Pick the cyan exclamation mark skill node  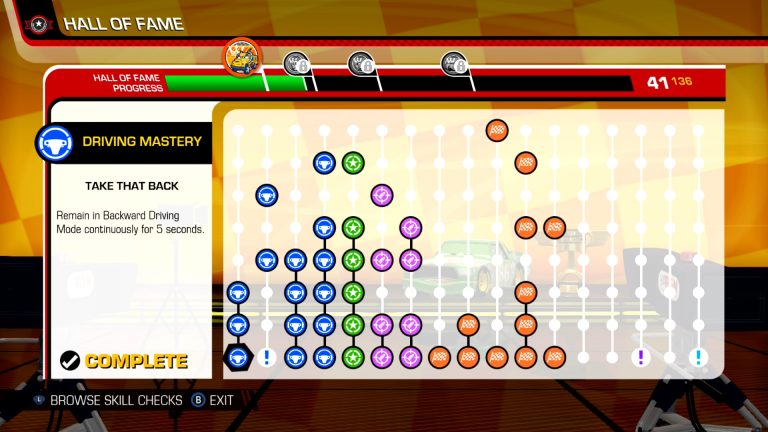click(699, 357)
